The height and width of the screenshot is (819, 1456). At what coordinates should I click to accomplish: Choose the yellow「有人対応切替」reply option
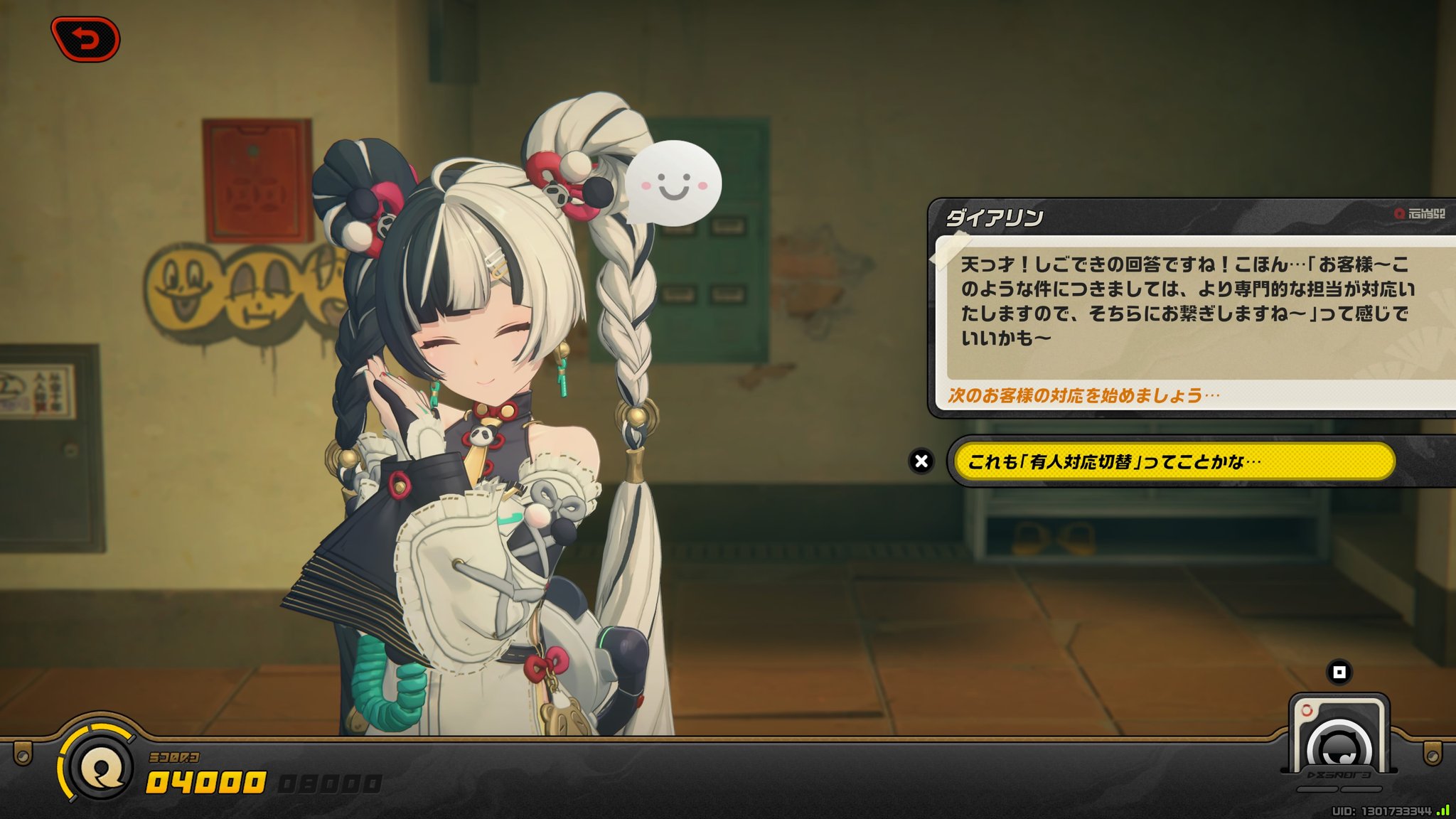(x=1173, y=461)
